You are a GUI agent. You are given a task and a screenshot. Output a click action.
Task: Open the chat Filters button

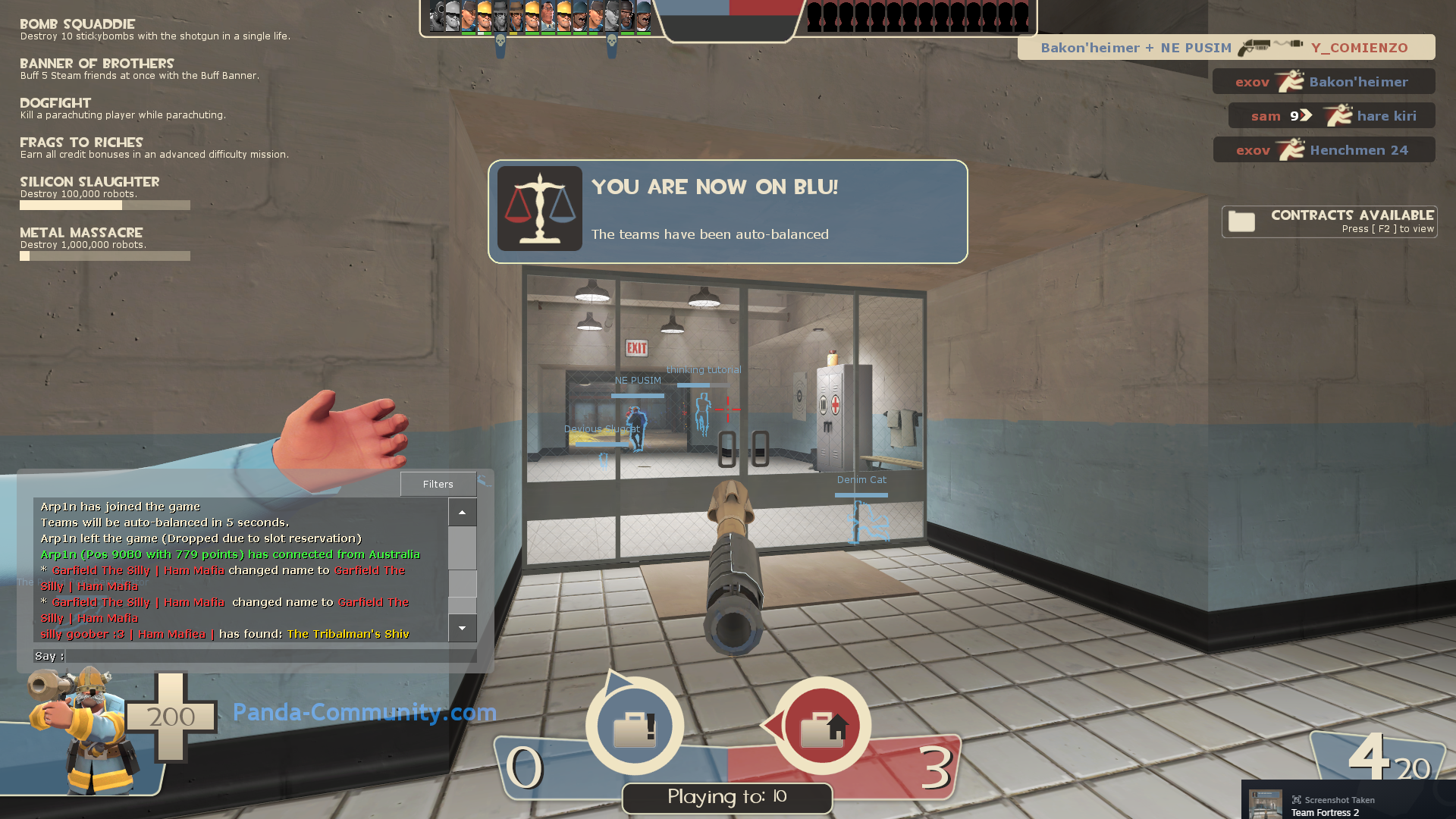[438, 484]
